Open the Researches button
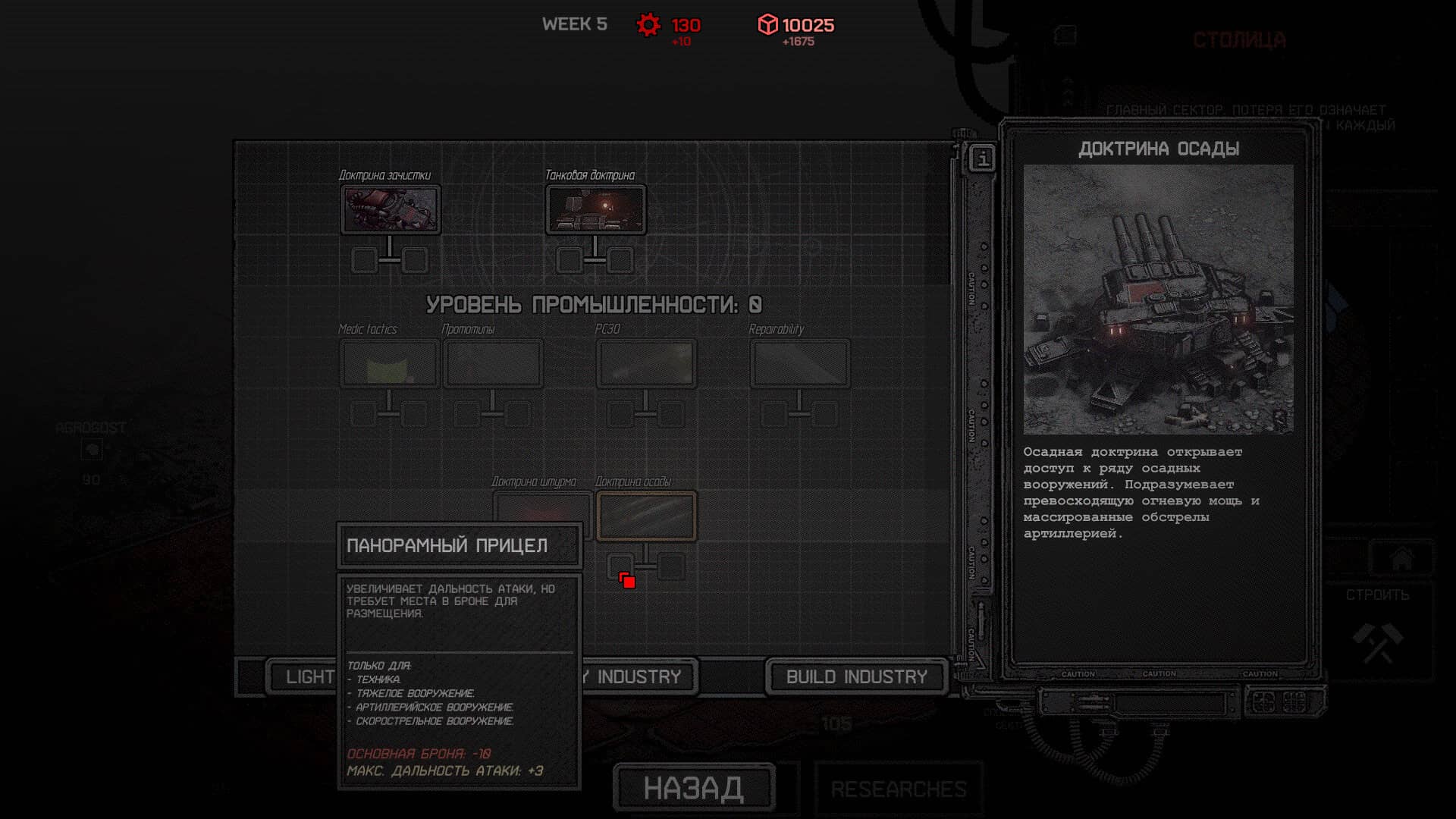This screenshot has width=1456, height=819. 899,789
